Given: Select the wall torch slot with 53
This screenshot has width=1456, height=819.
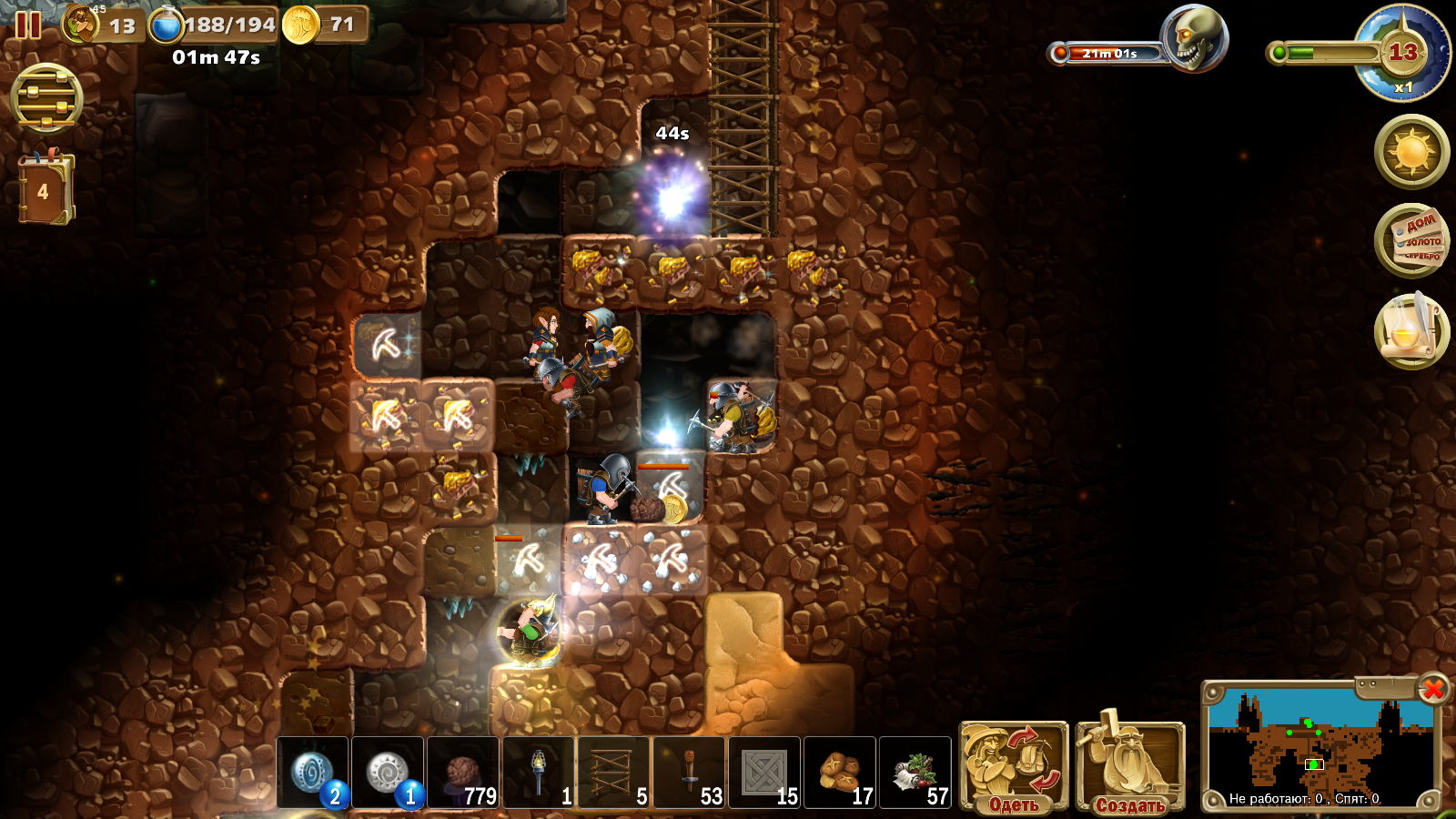Looking at the screenshot, I should [690, 773].
